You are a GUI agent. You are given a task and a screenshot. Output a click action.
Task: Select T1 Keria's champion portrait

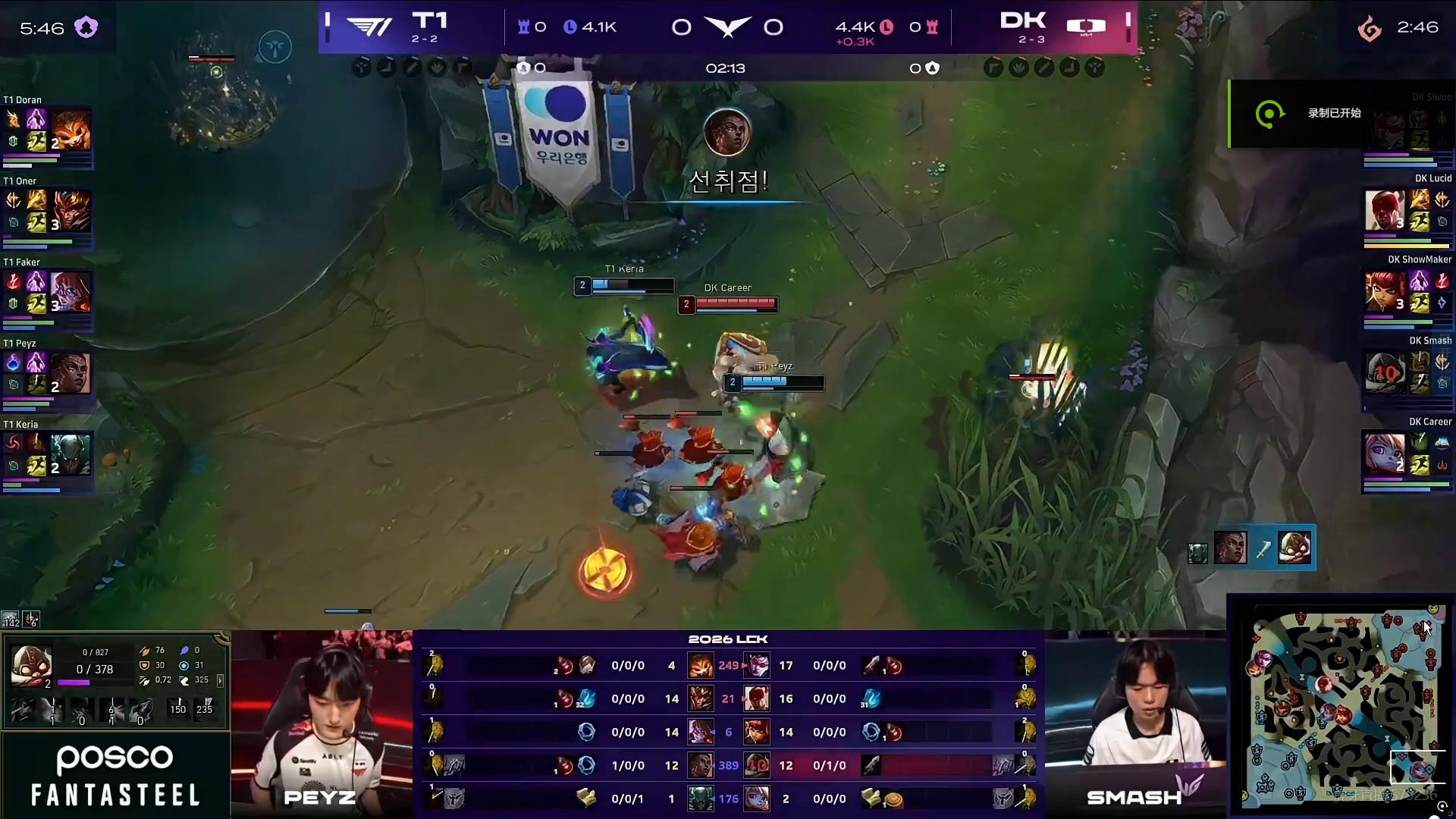tap(71, 455)
